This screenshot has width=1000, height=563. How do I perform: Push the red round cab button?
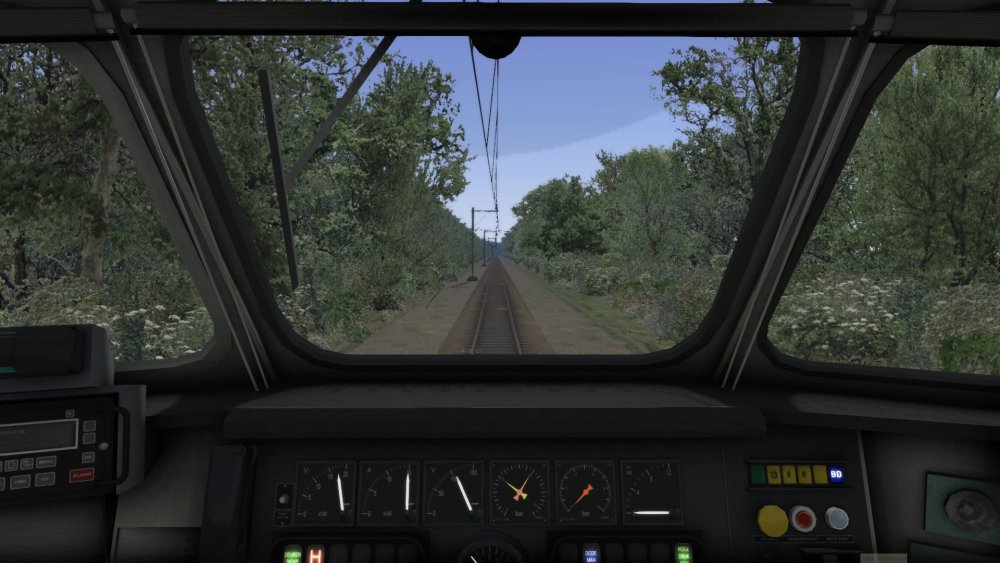pos(803,518)
